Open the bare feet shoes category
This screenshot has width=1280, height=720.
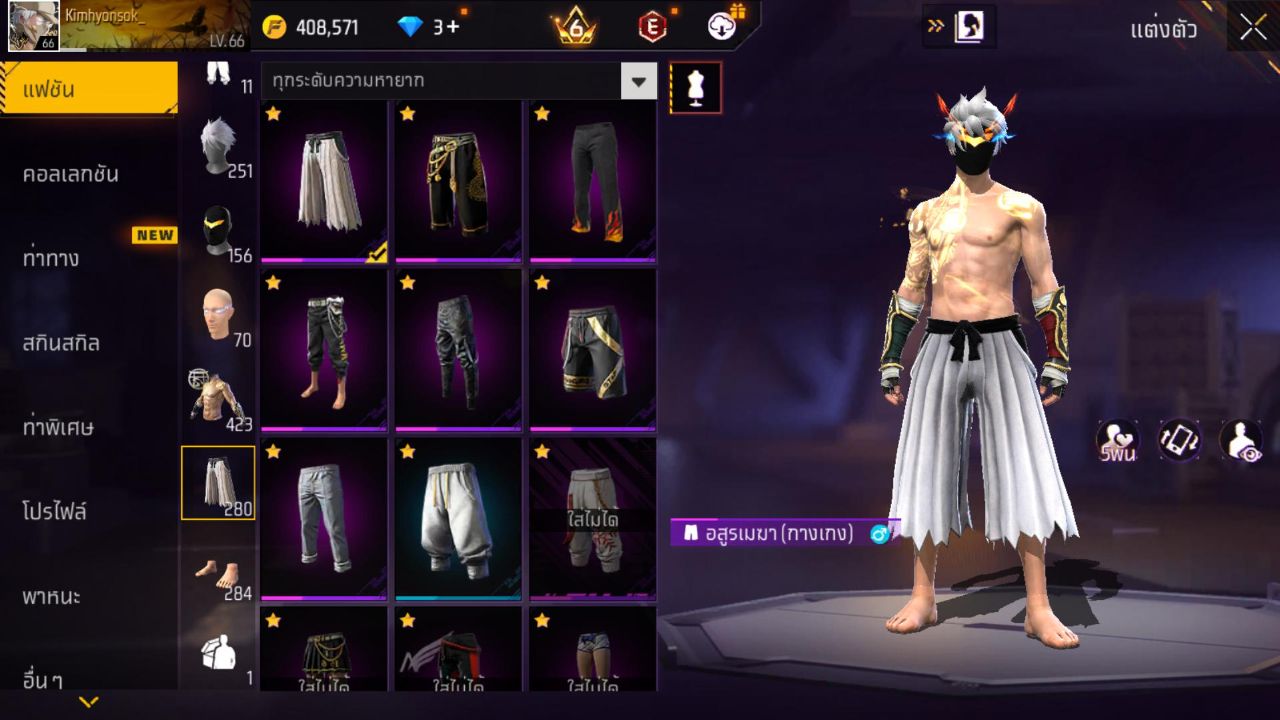[x=218, y=573]
